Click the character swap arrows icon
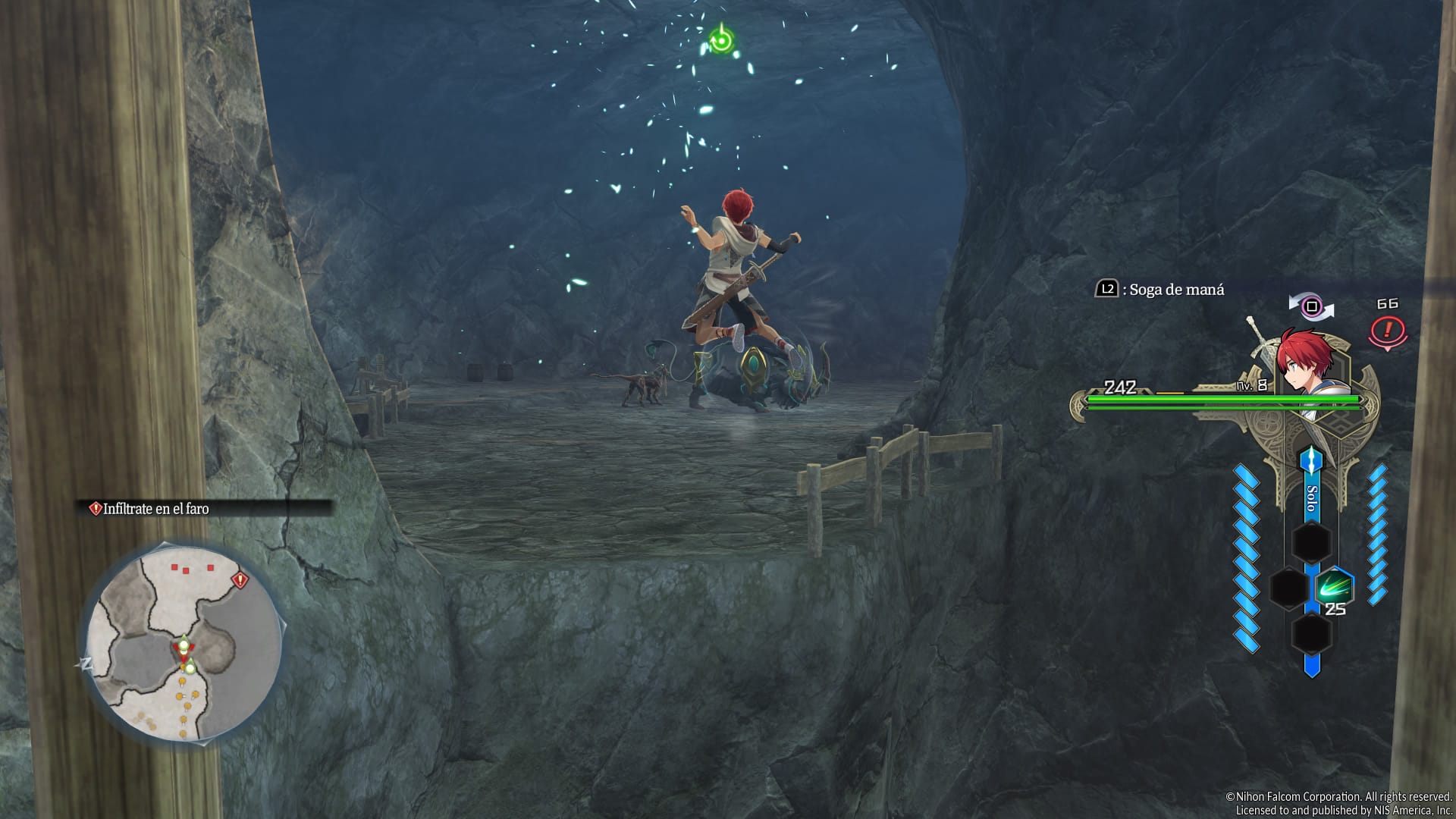The width and height of the screenshot is (1456, 819). pos(1311,307)
